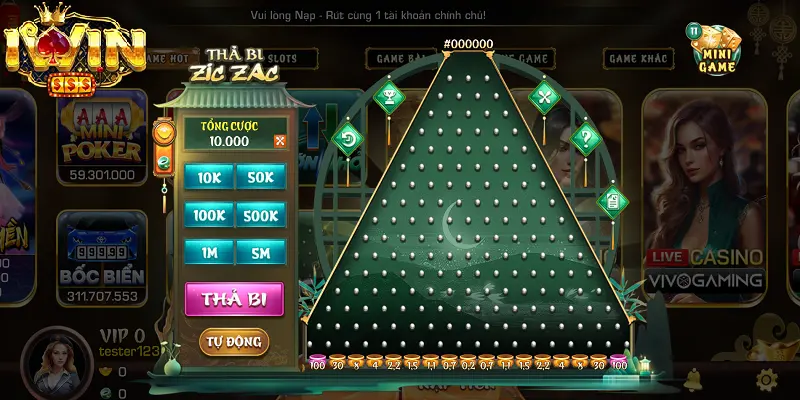Image resolution: width=800 pixels, height=400 pixels.
Task: Open the history icon with circular arrow
Action: pyautogui.click(x=350, y=138)
